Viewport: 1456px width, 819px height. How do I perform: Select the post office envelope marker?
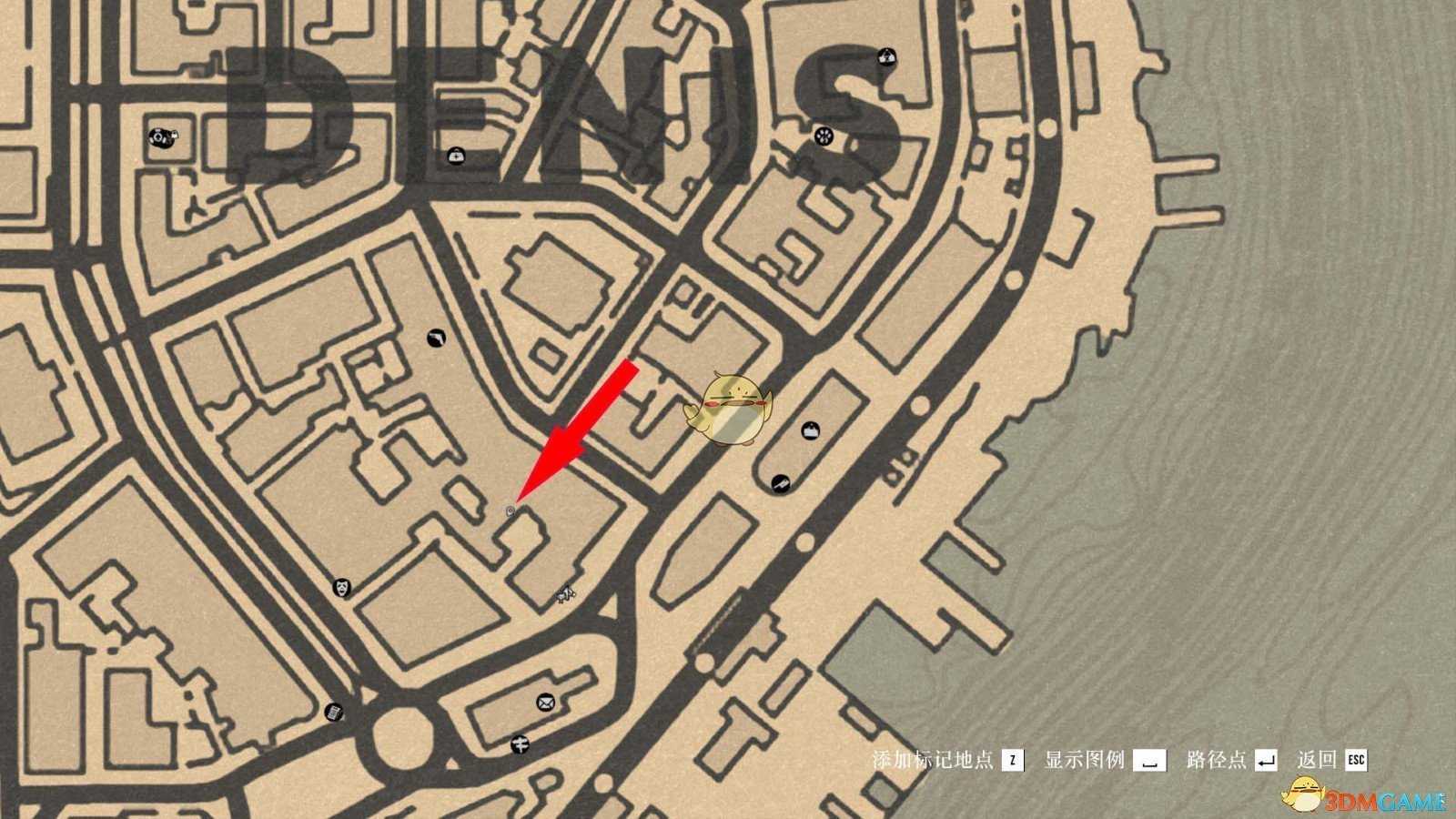pos(545,702)
